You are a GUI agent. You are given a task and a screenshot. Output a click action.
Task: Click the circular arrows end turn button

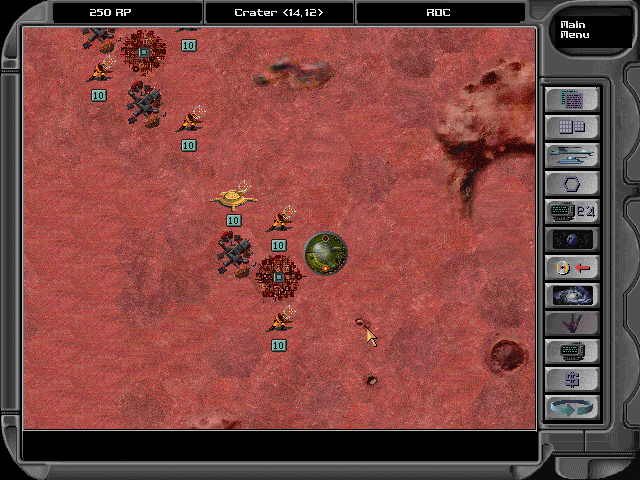tap(572, 407)
